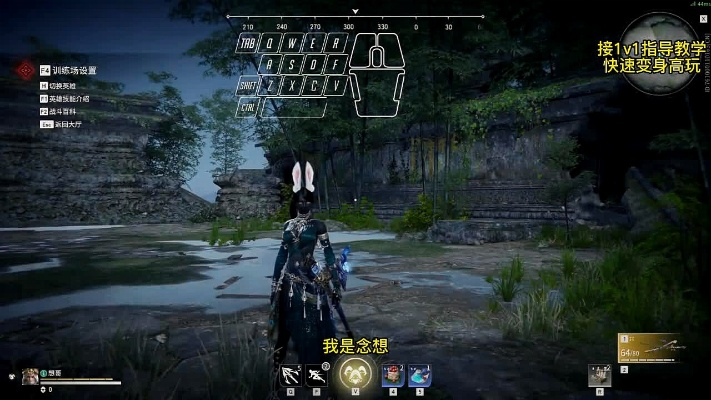Select 切换英雄 to switch hero
The width and height of the screenshot is (711, 400).
click(x=63, y=86)
